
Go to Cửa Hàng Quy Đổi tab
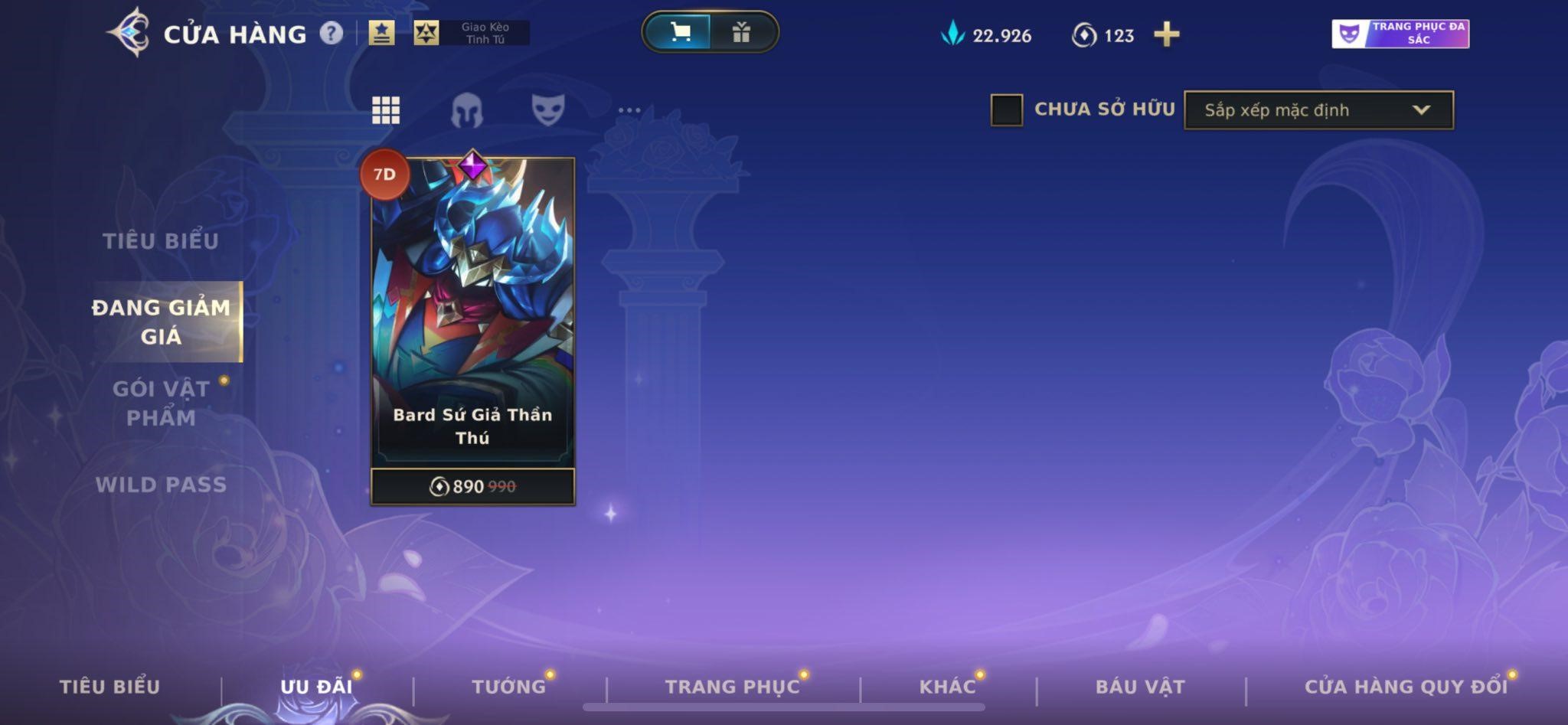[x=1406, y=687]
